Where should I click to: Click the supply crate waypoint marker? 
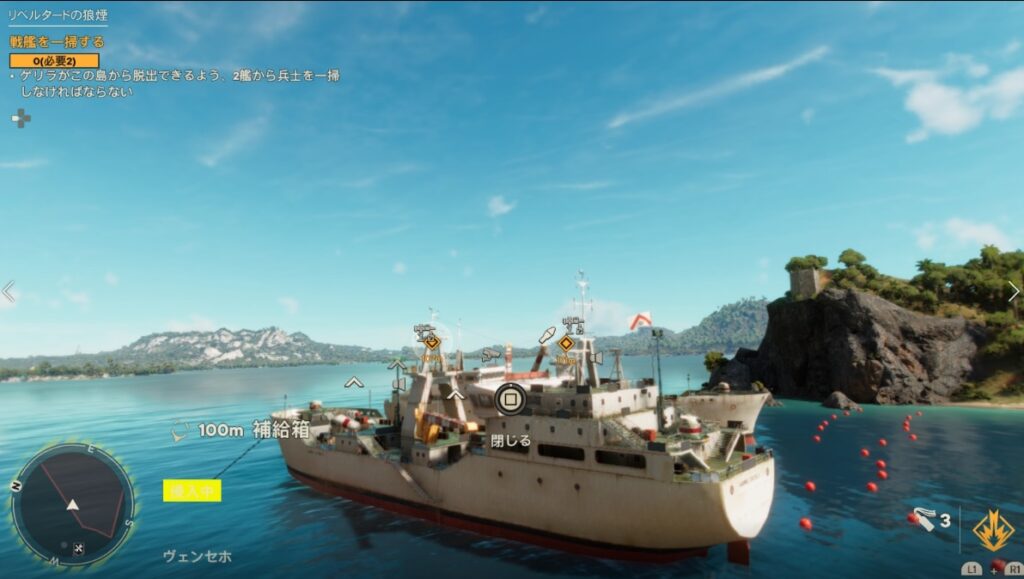click(x=180, y=431)
